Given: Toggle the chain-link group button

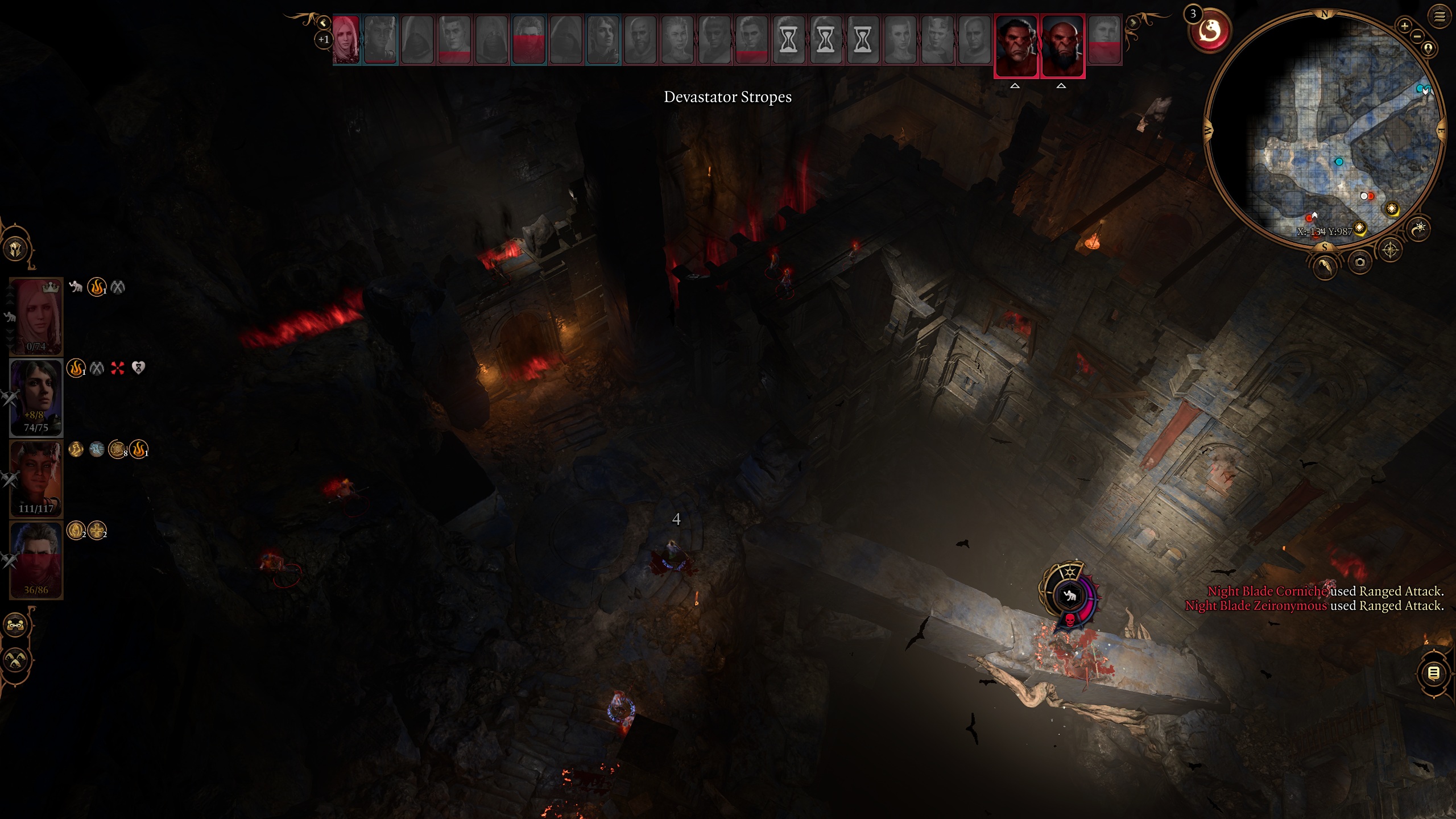Looking at the screenshot, I should 15,625.
